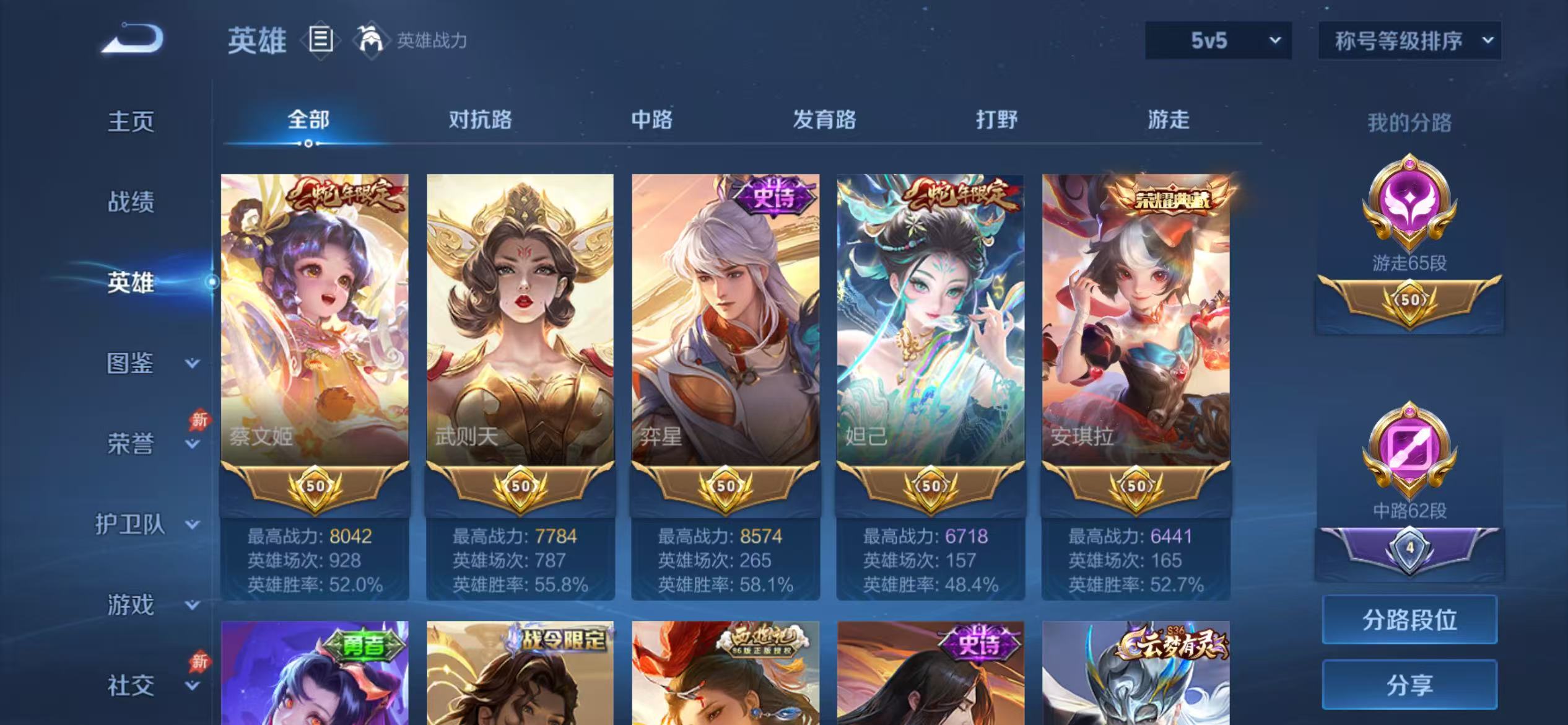Image resolution: width=1568 pixels, height=725 pixels.
Task: Click the 英雄战力 hero power icon
Action: [370, 39]
